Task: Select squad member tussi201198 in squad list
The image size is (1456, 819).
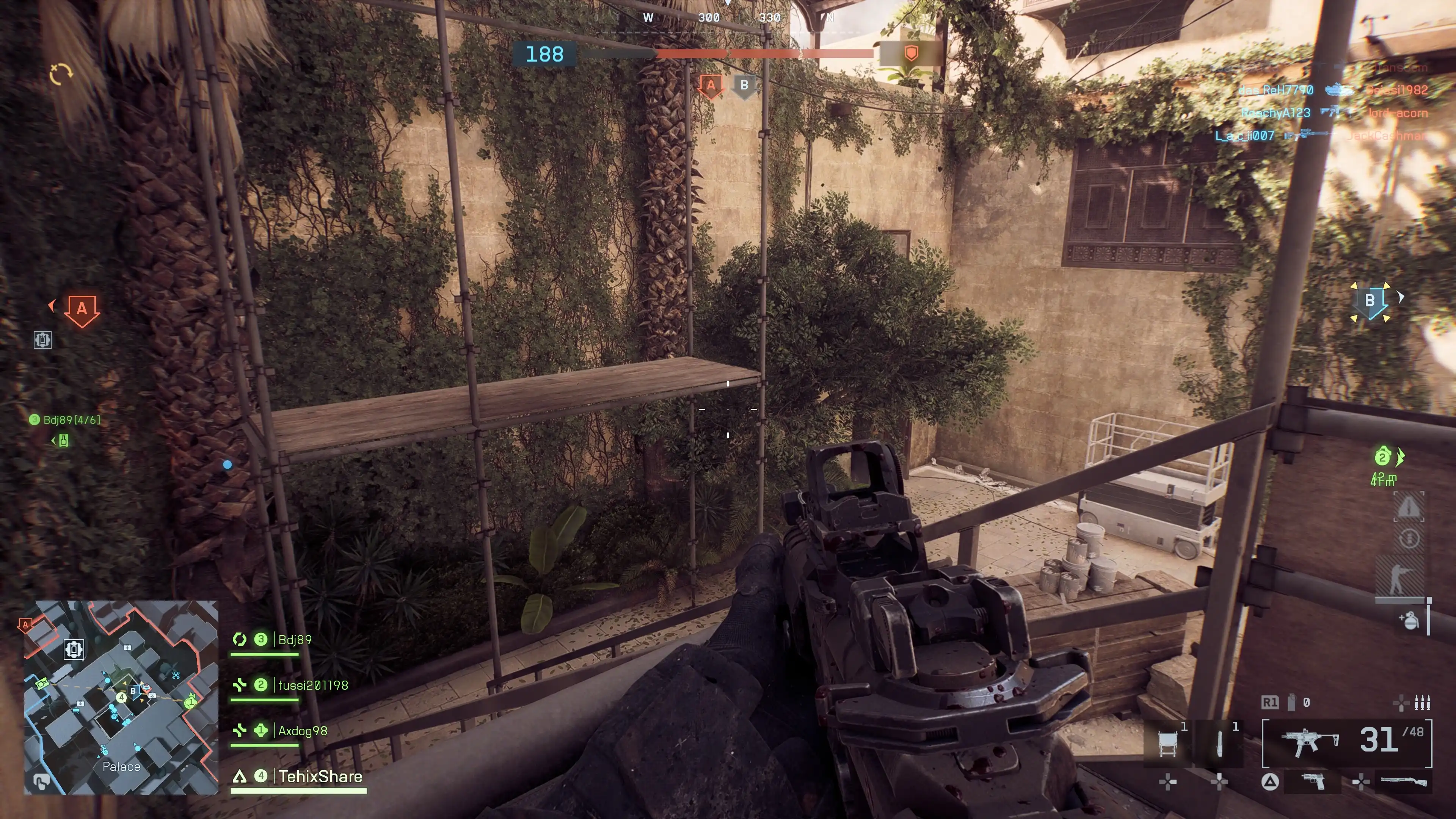Action: pyautogui.click(x=312, y=686)
